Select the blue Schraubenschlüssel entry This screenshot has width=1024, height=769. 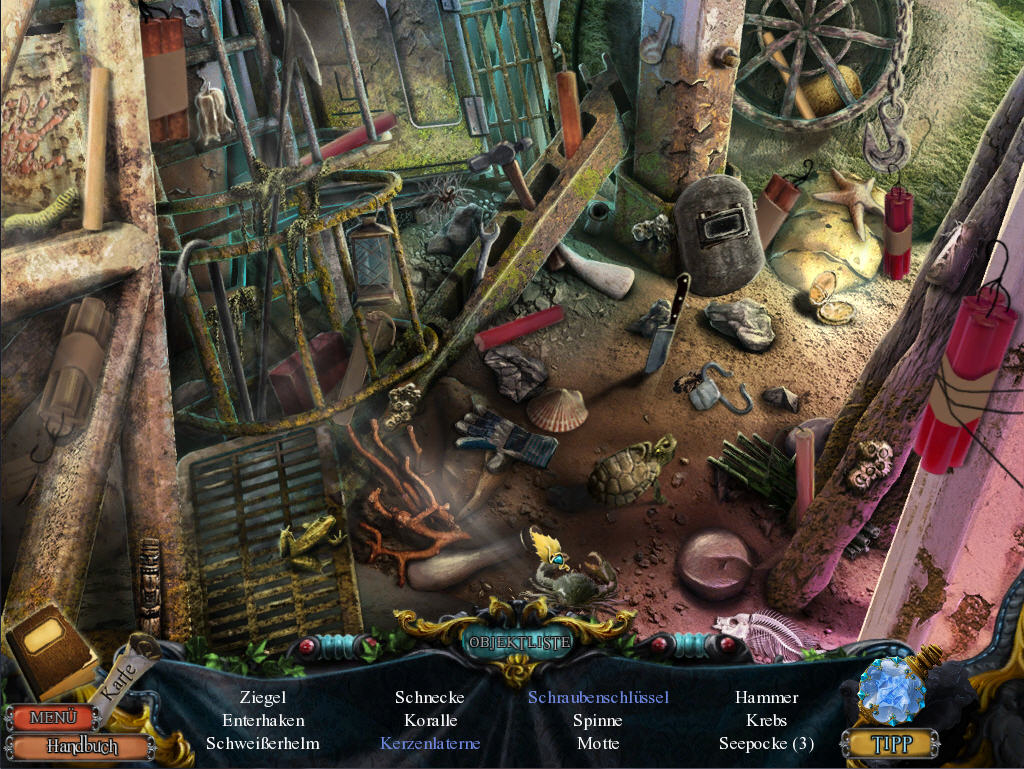point(598,697)
